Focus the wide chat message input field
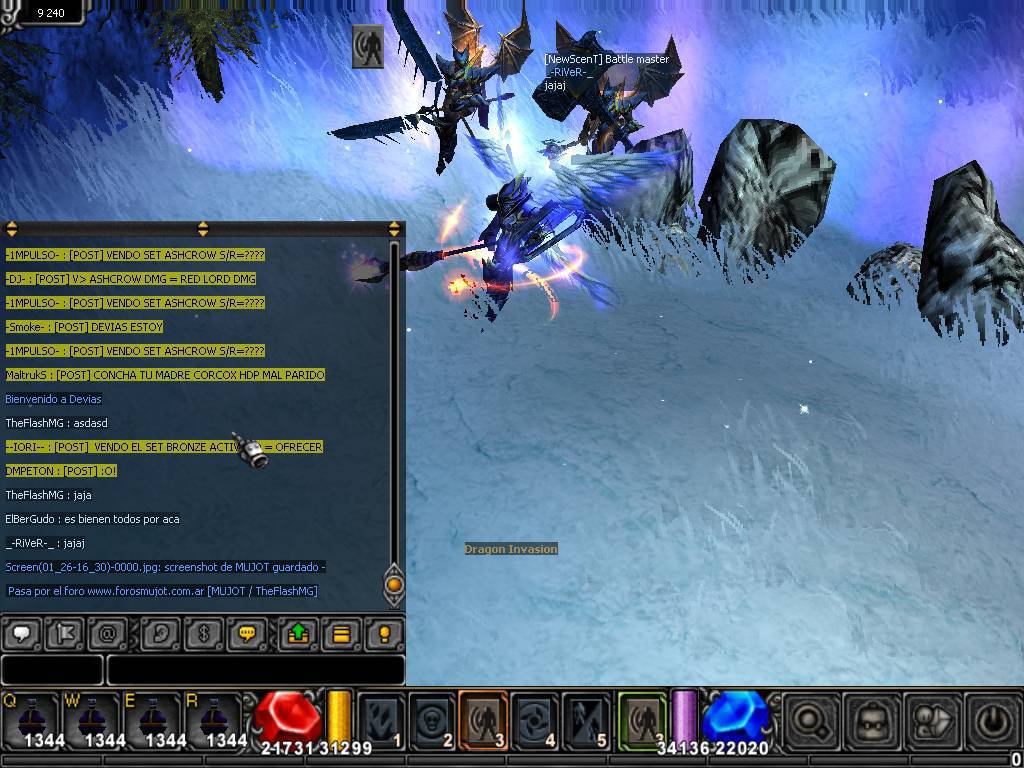Screen dimensions: 1024x768 255,669
